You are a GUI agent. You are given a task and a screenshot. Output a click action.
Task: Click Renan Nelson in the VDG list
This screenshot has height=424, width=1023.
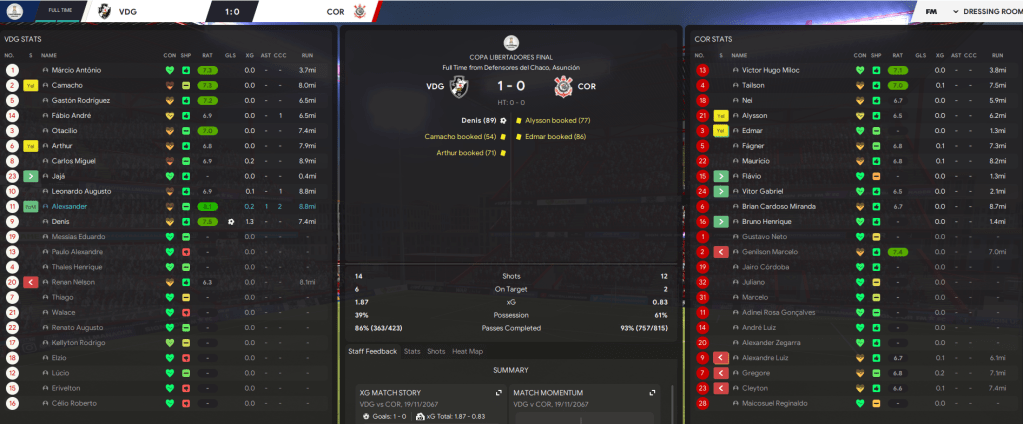click(x=71, y=282)
